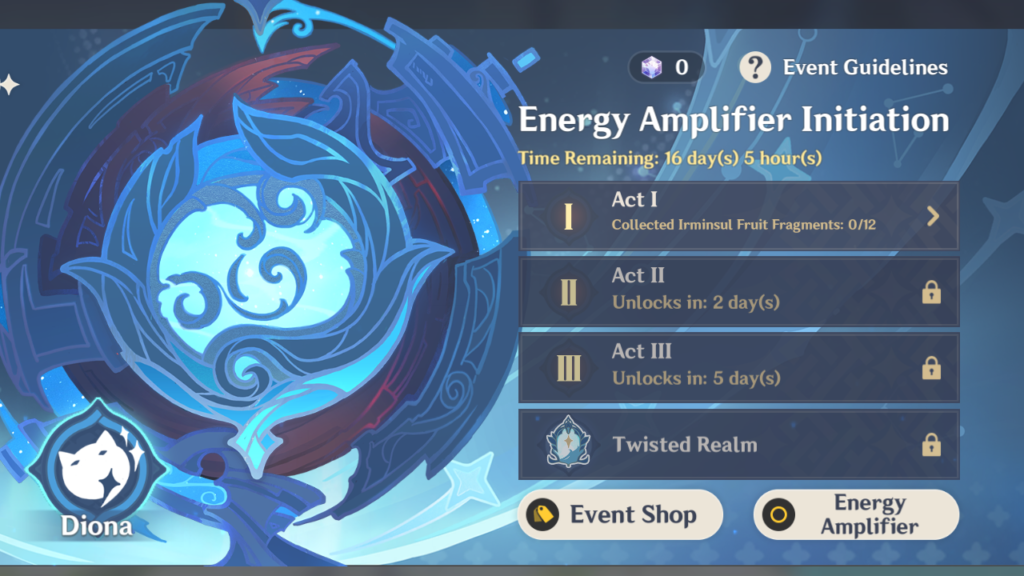Click the purple crystal currency counter
The height and width of the screenshot is (576, 1024).
click(666, 68)
